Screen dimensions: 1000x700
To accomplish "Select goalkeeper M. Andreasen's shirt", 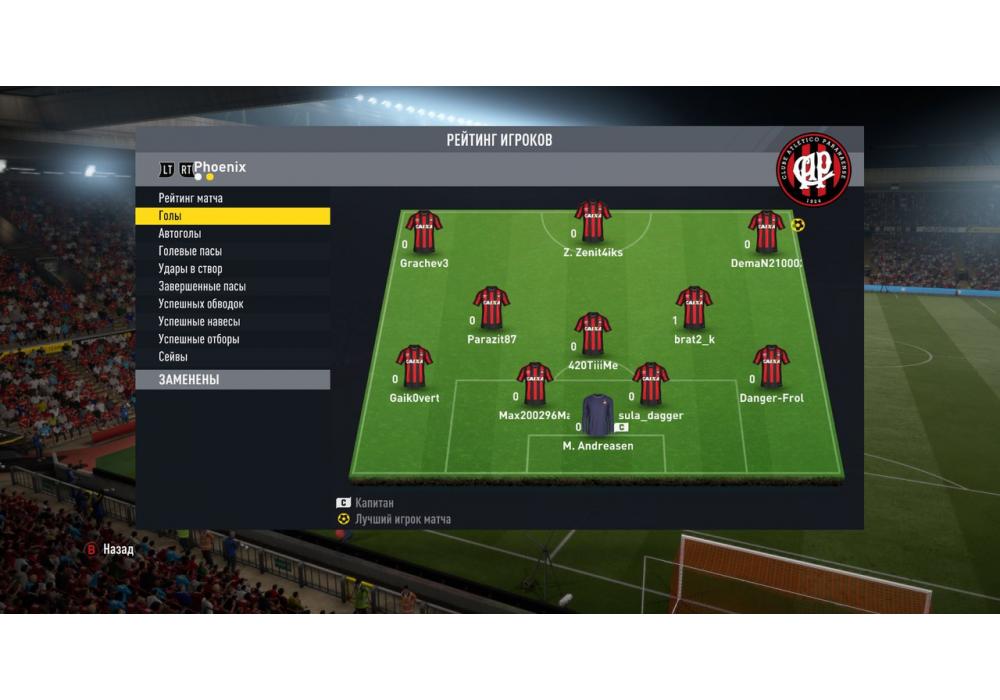I will 598,415.
